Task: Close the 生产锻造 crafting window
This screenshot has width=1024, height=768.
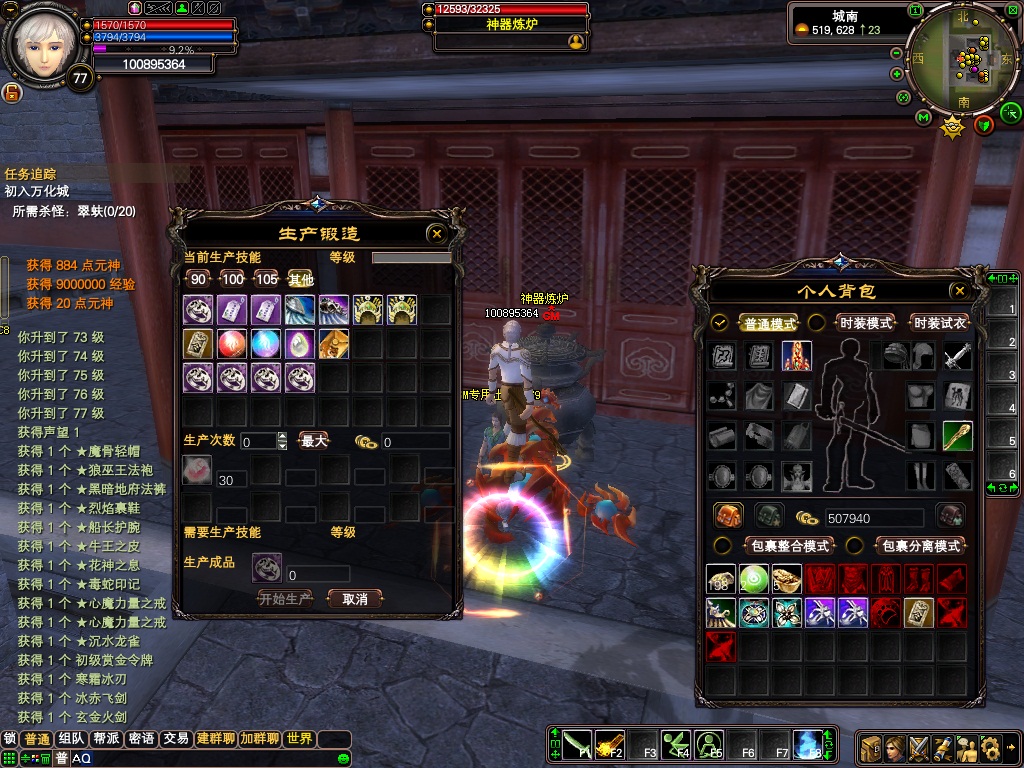Action: [436, 234]
